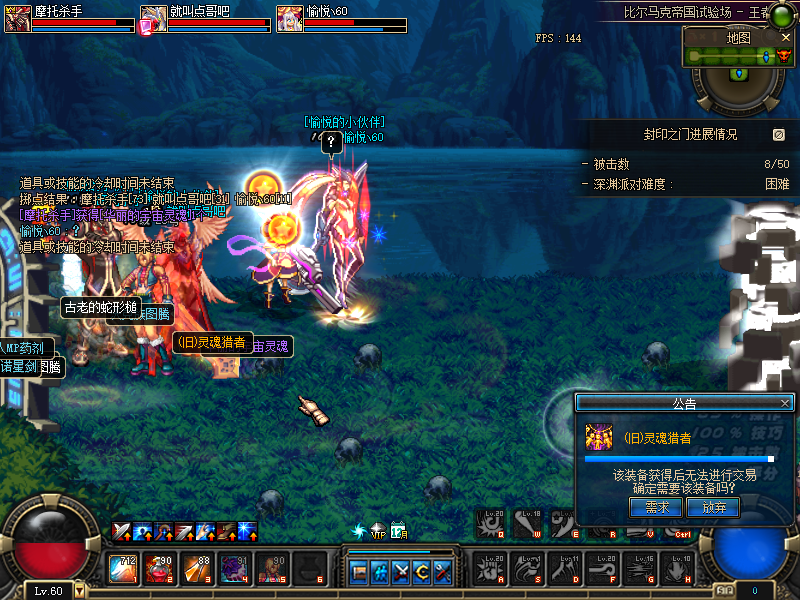Choose 放弃 to pass on the item
Image resolution: width=800 pixels, height=600 pixels.
[713, 507]
